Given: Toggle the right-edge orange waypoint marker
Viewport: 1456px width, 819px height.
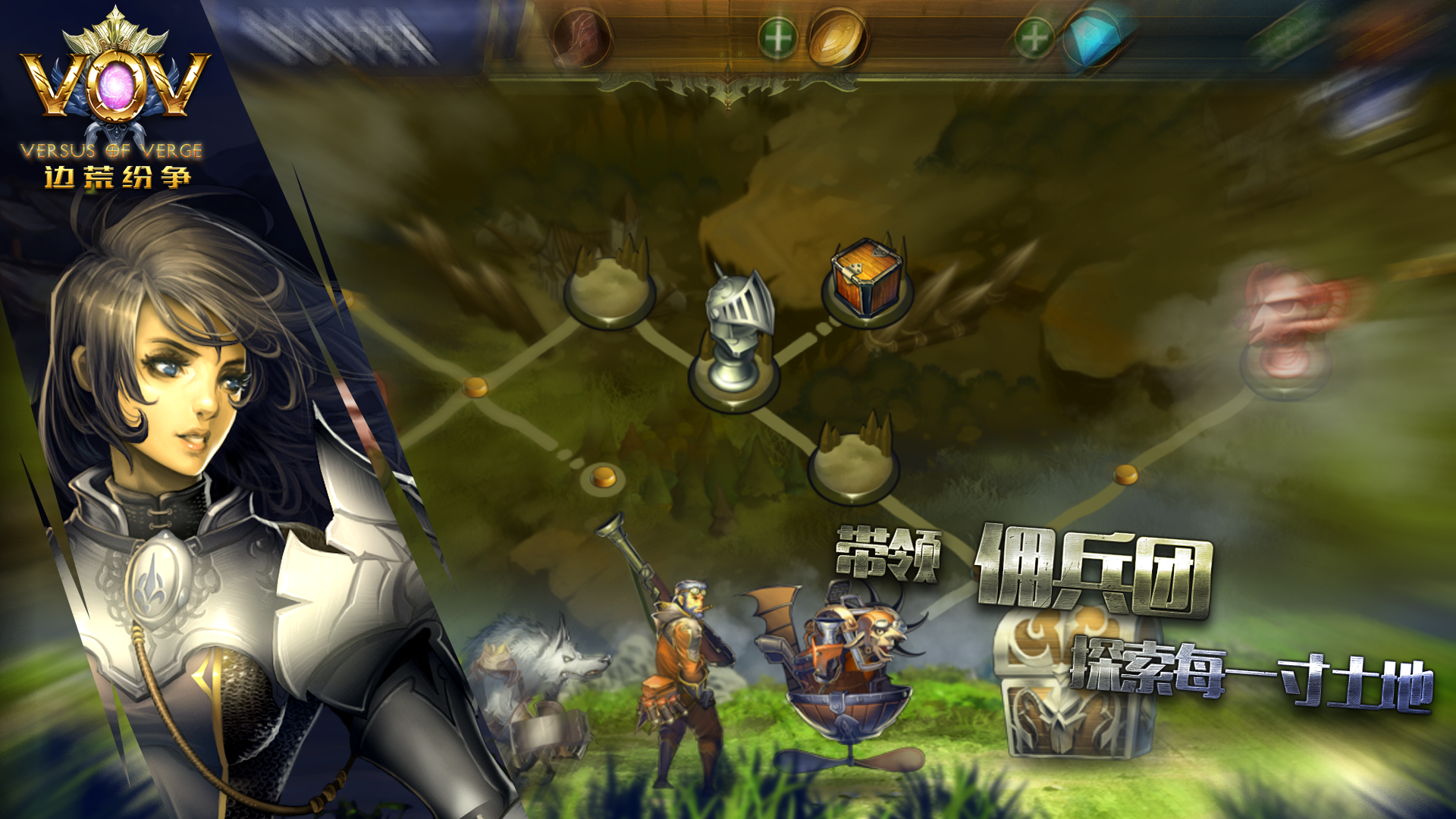Looking at the screenshot, I should (1125, 474).
